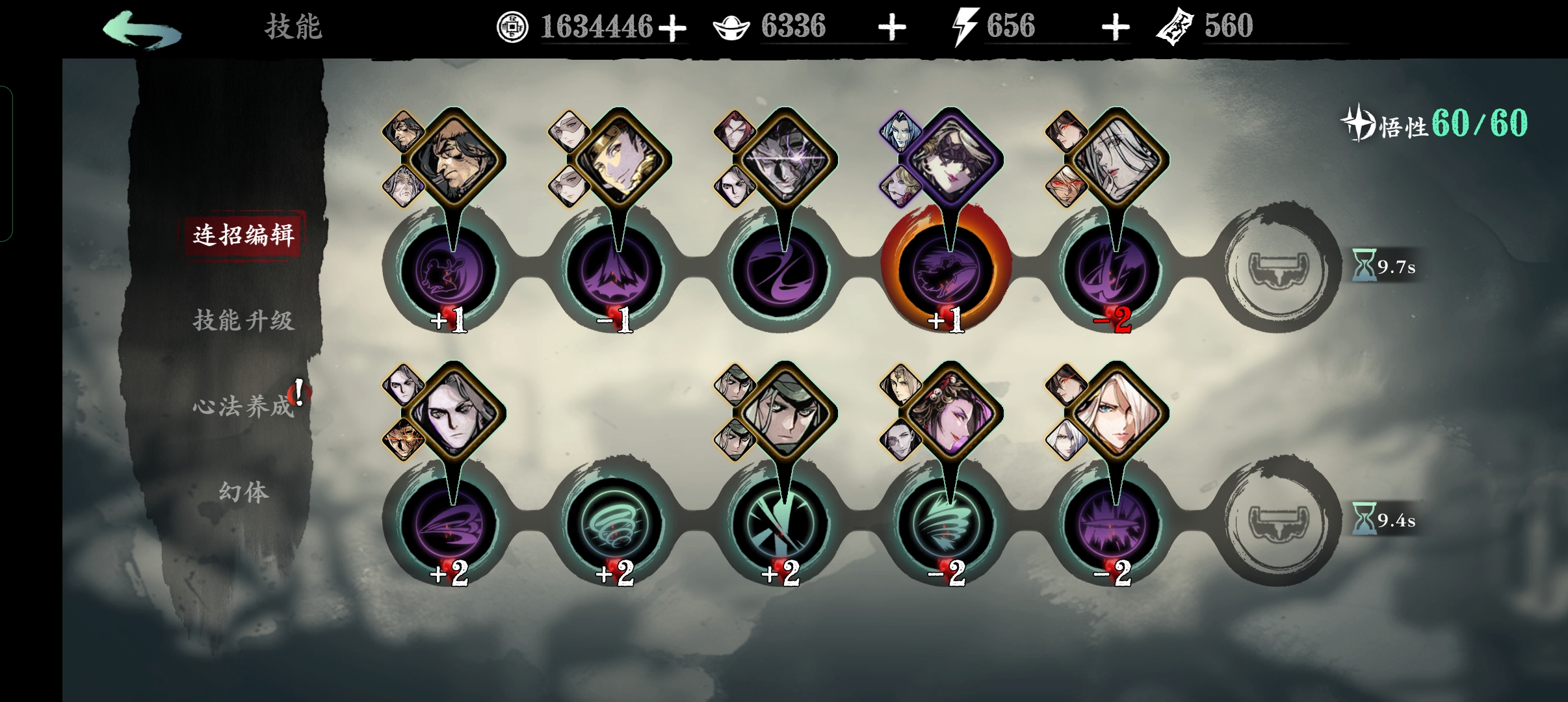Select the masked purple-lipped woman portrait

click(950, 160)
